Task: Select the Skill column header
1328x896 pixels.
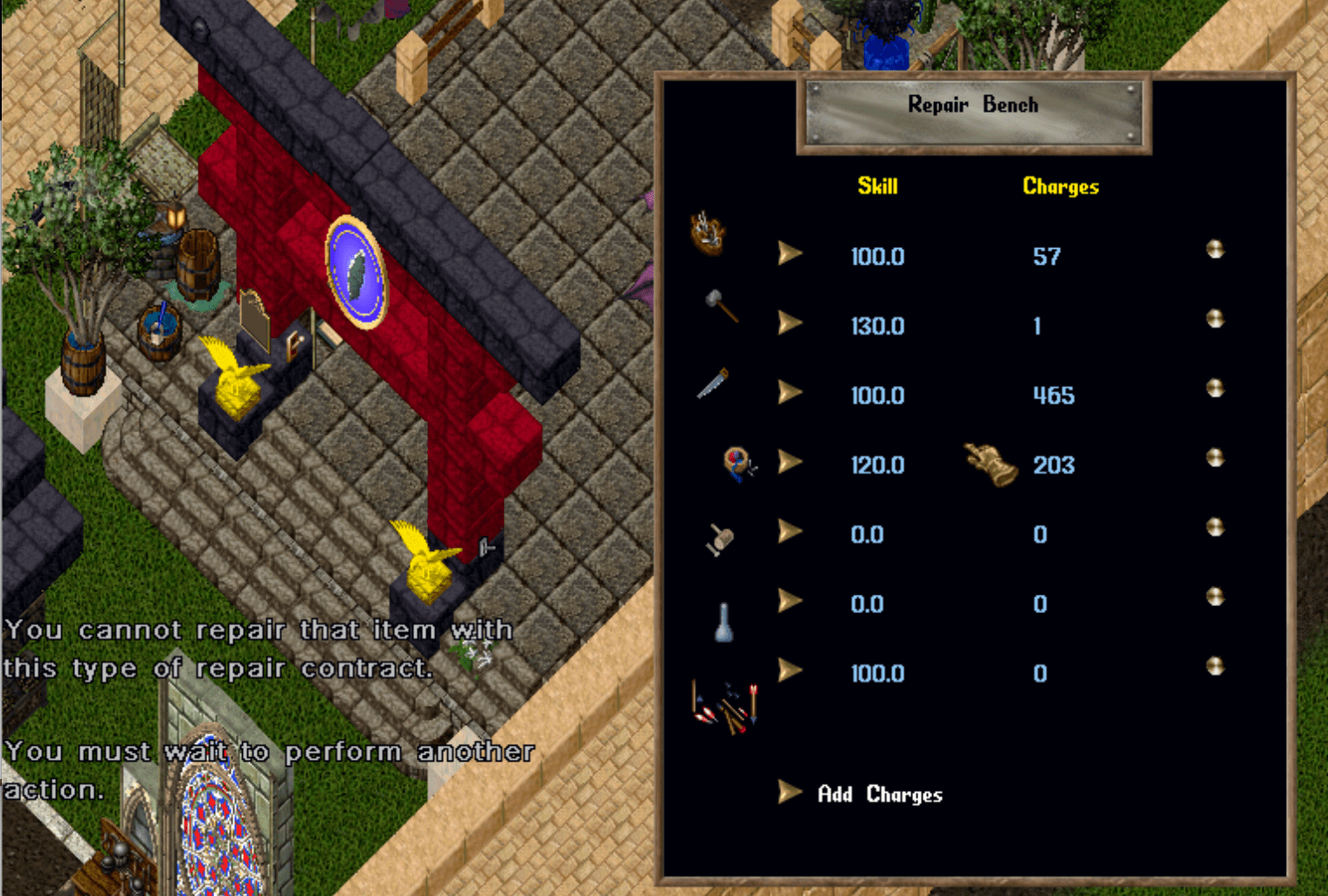Action: 878,186
